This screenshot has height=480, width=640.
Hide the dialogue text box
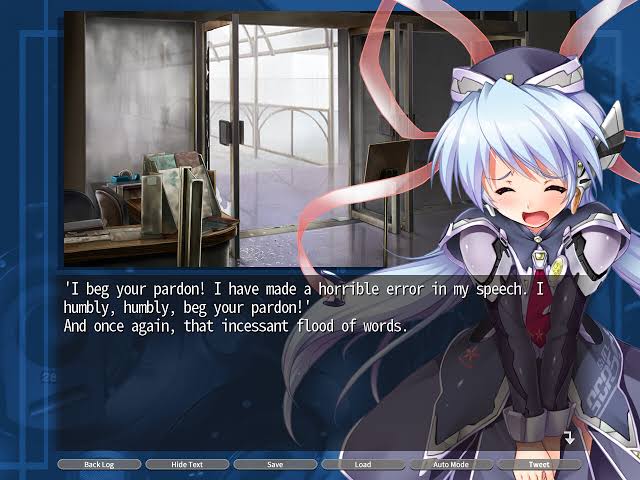point(187,465)
